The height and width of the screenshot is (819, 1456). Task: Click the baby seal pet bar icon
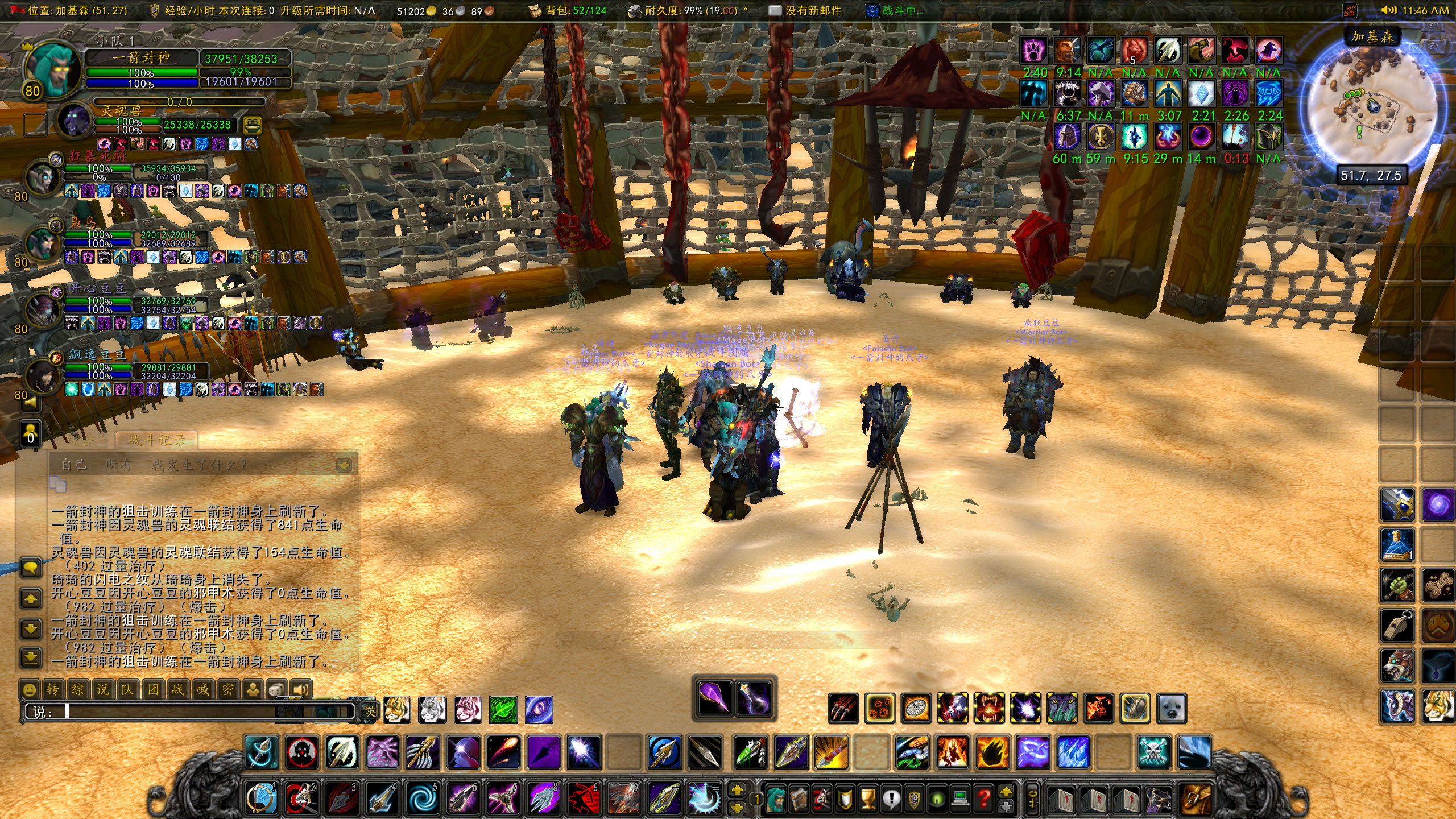coord(1172,709)
